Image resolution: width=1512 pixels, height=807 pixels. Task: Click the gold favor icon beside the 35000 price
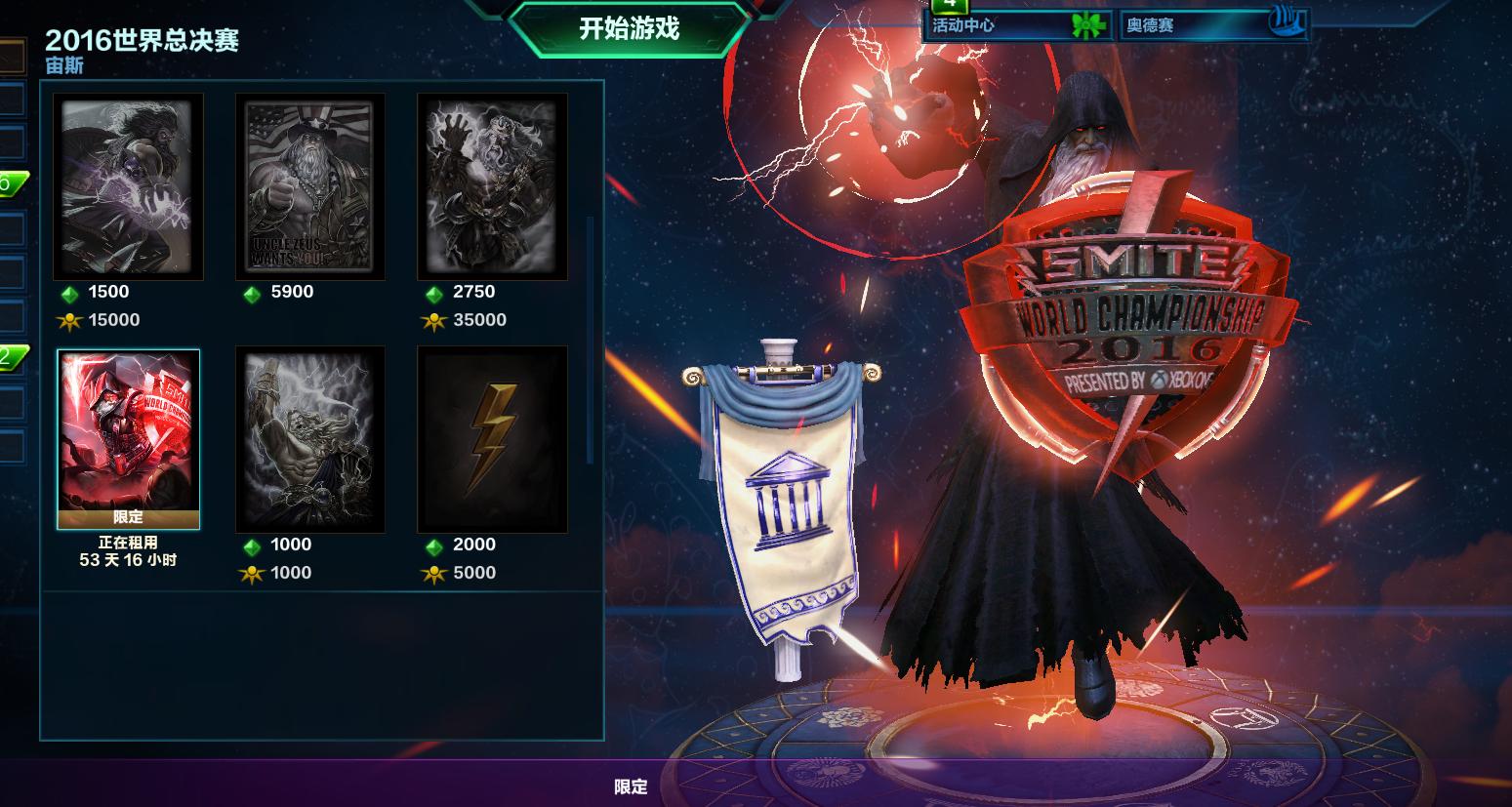[434, 320]
